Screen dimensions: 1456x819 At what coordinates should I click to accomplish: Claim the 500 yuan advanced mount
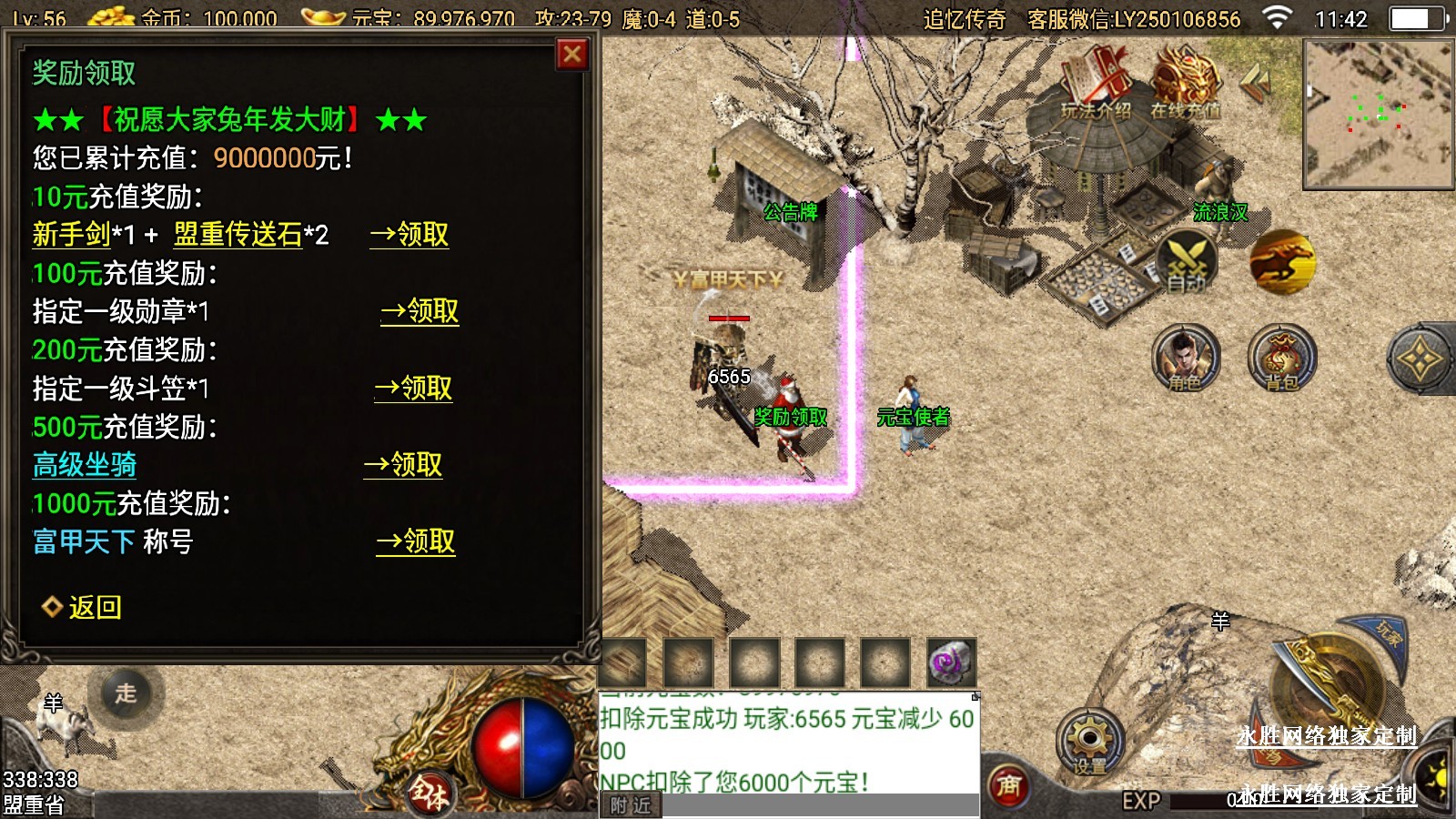pos(403,465)
